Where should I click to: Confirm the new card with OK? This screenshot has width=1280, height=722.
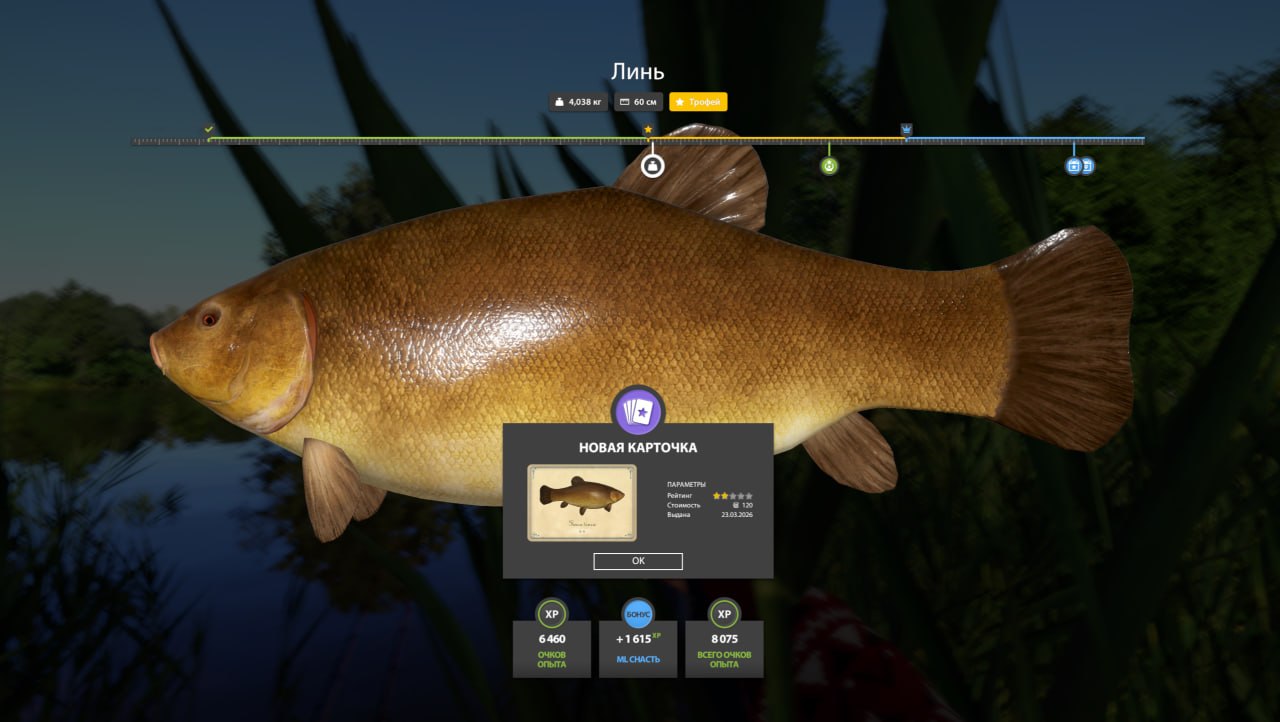click(638, 561)
